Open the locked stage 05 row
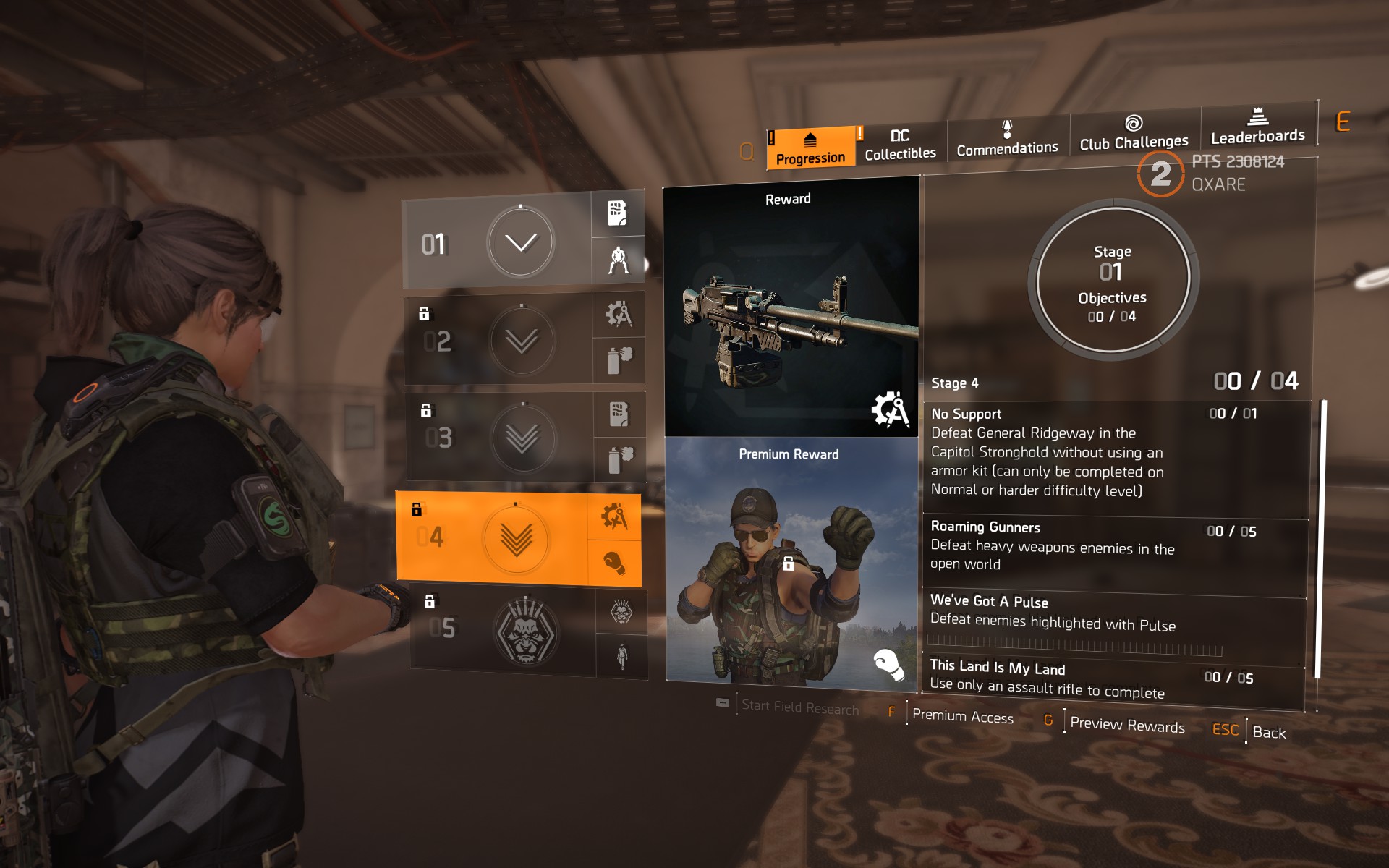This screenshot has height=868, width=1389. [x=503, y=630]
